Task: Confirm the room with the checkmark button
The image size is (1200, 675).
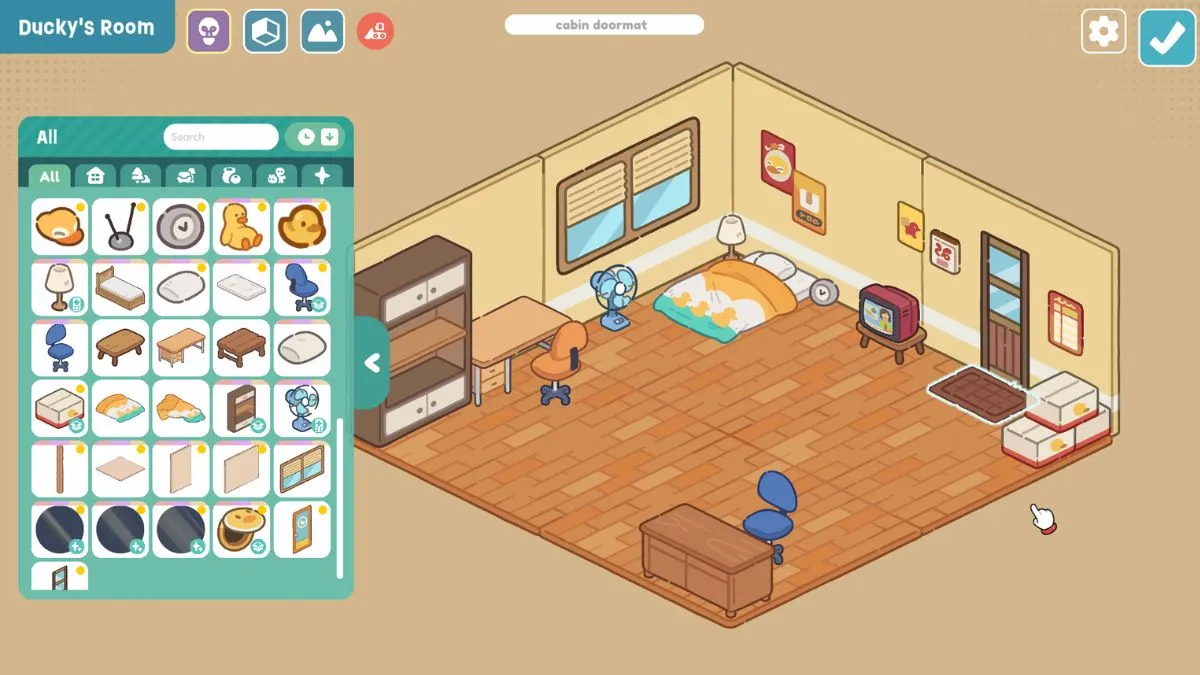Action: point(1166,37)
